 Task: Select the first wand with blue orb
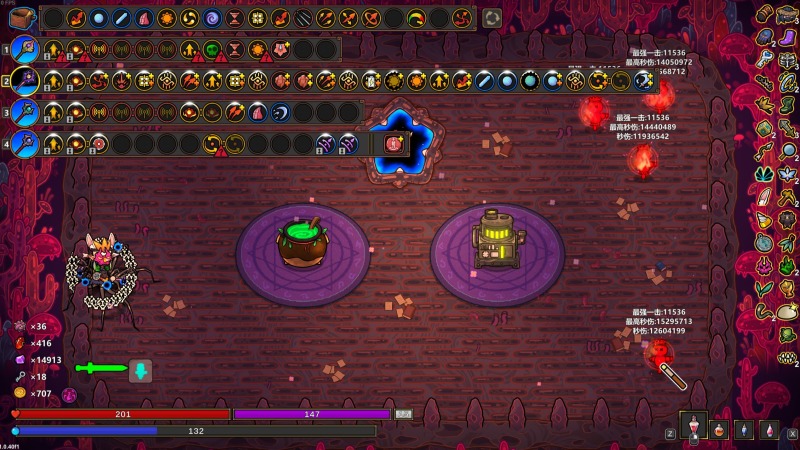tap(24, 49)
